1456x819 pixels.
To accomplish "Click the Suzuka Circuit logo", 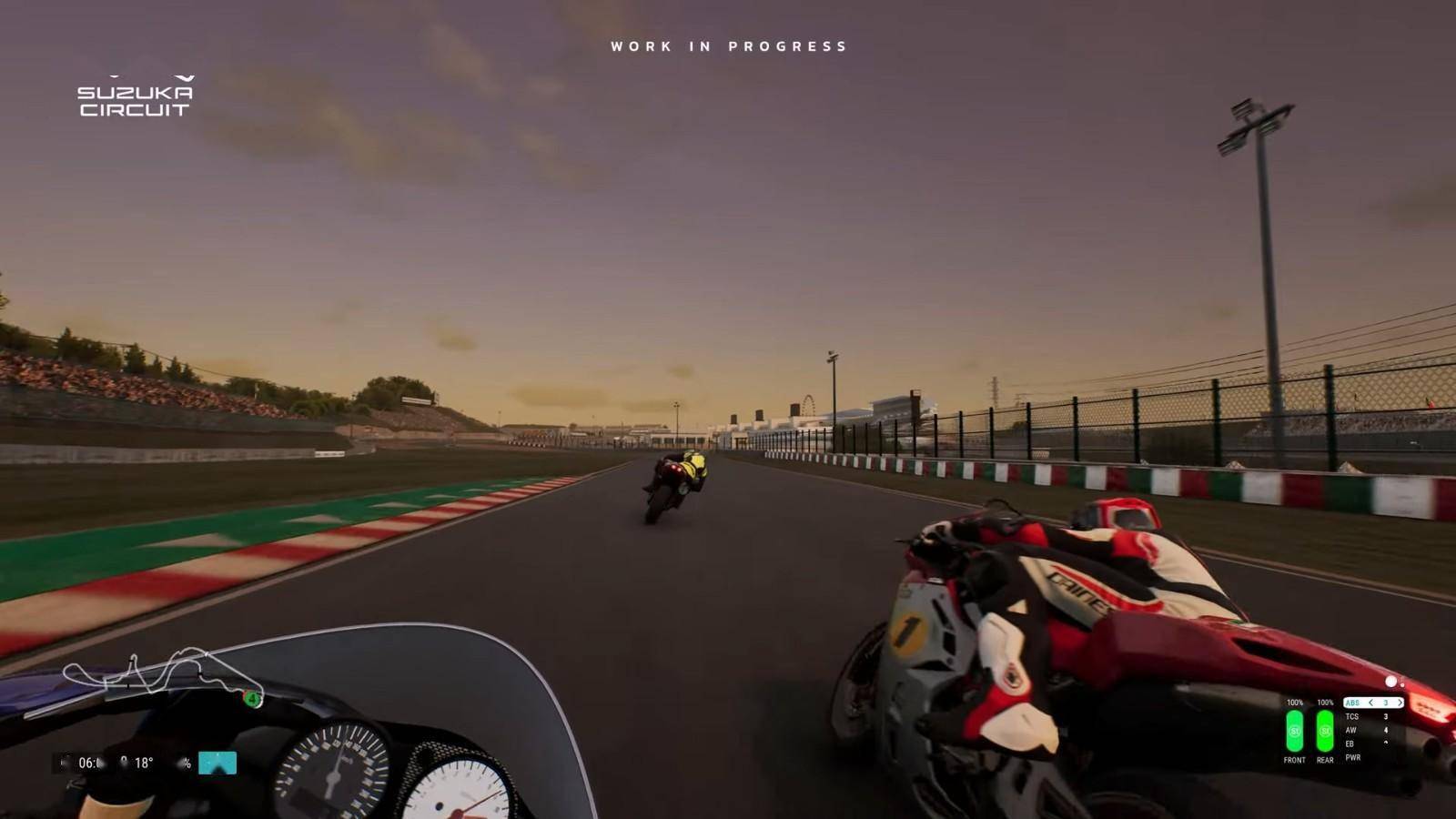I will coord(136,98).
